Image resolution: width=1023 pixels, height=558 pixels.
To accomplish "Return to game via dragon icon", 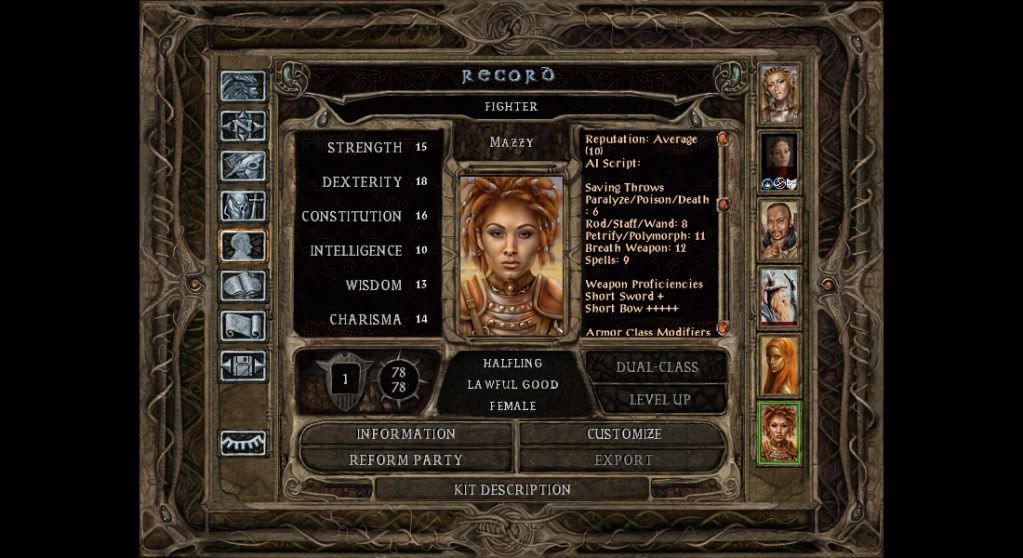I will pos(243,87).
